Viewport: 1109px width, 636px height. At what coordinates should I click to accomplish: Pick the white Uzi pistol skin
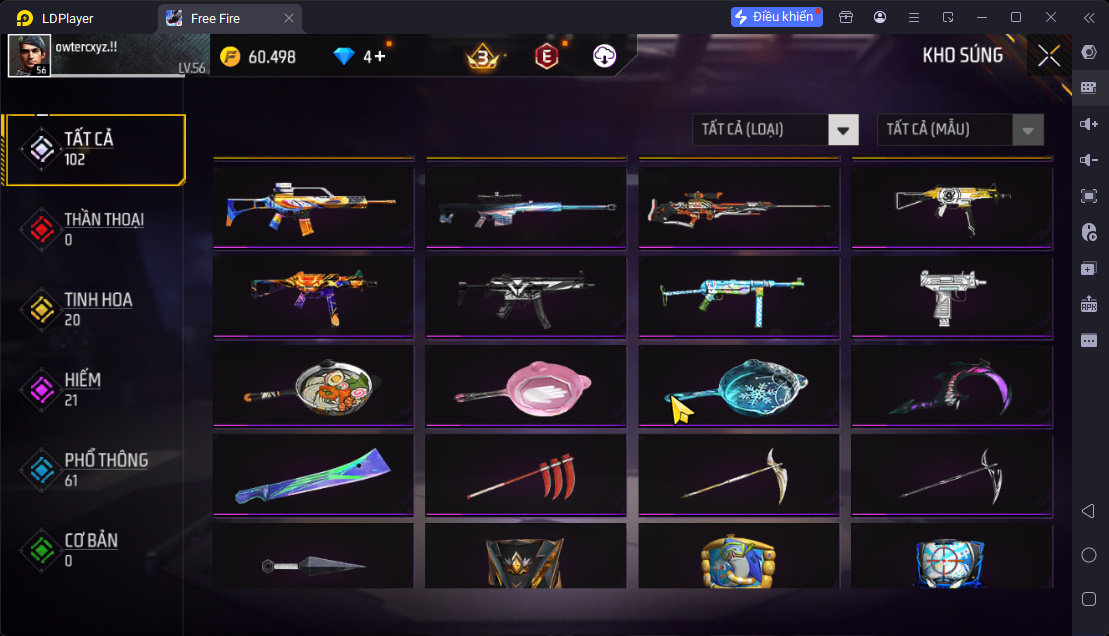pos(952,294)
